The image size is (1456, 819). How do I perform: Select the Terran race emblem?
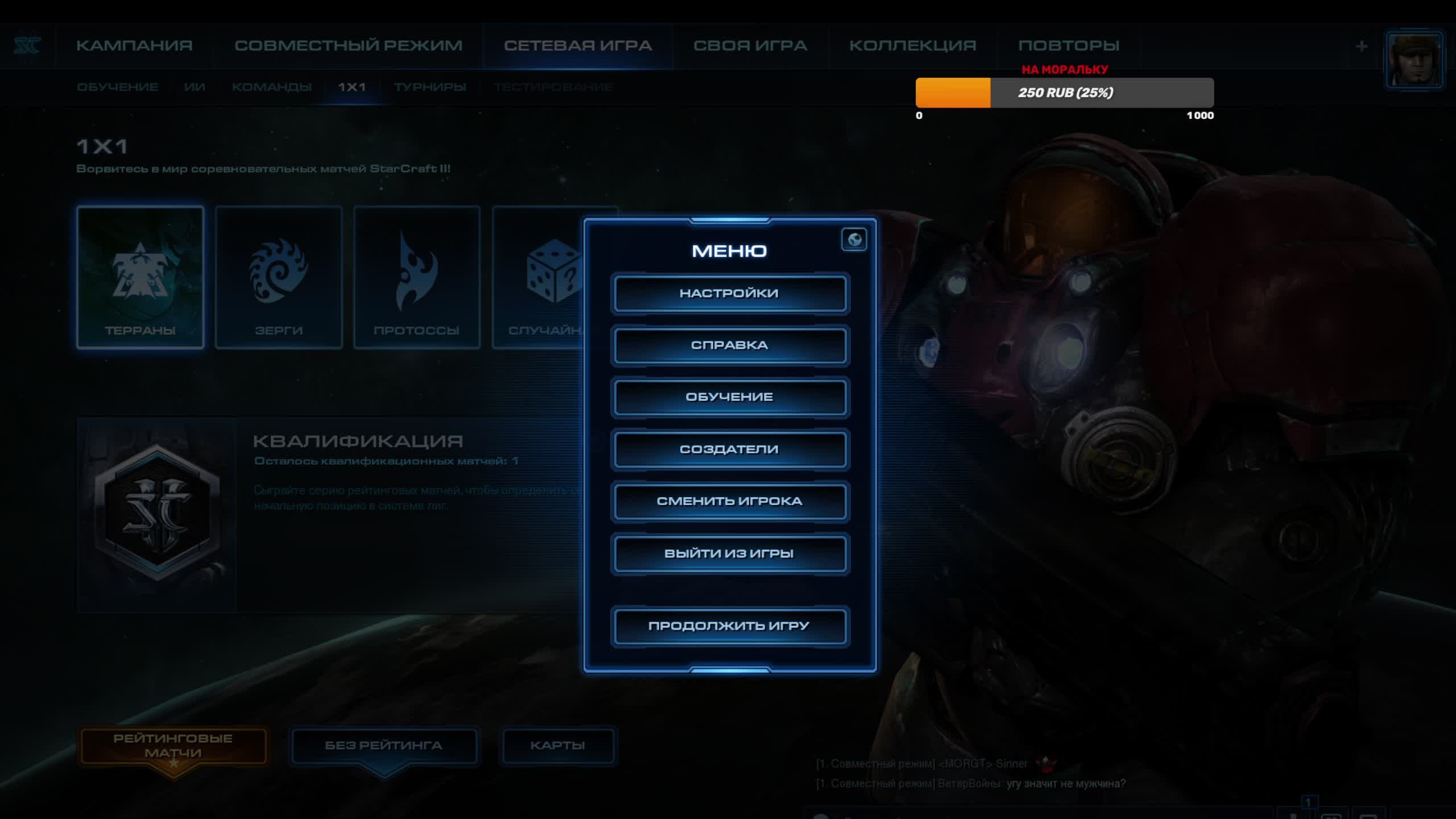(140, 277)
